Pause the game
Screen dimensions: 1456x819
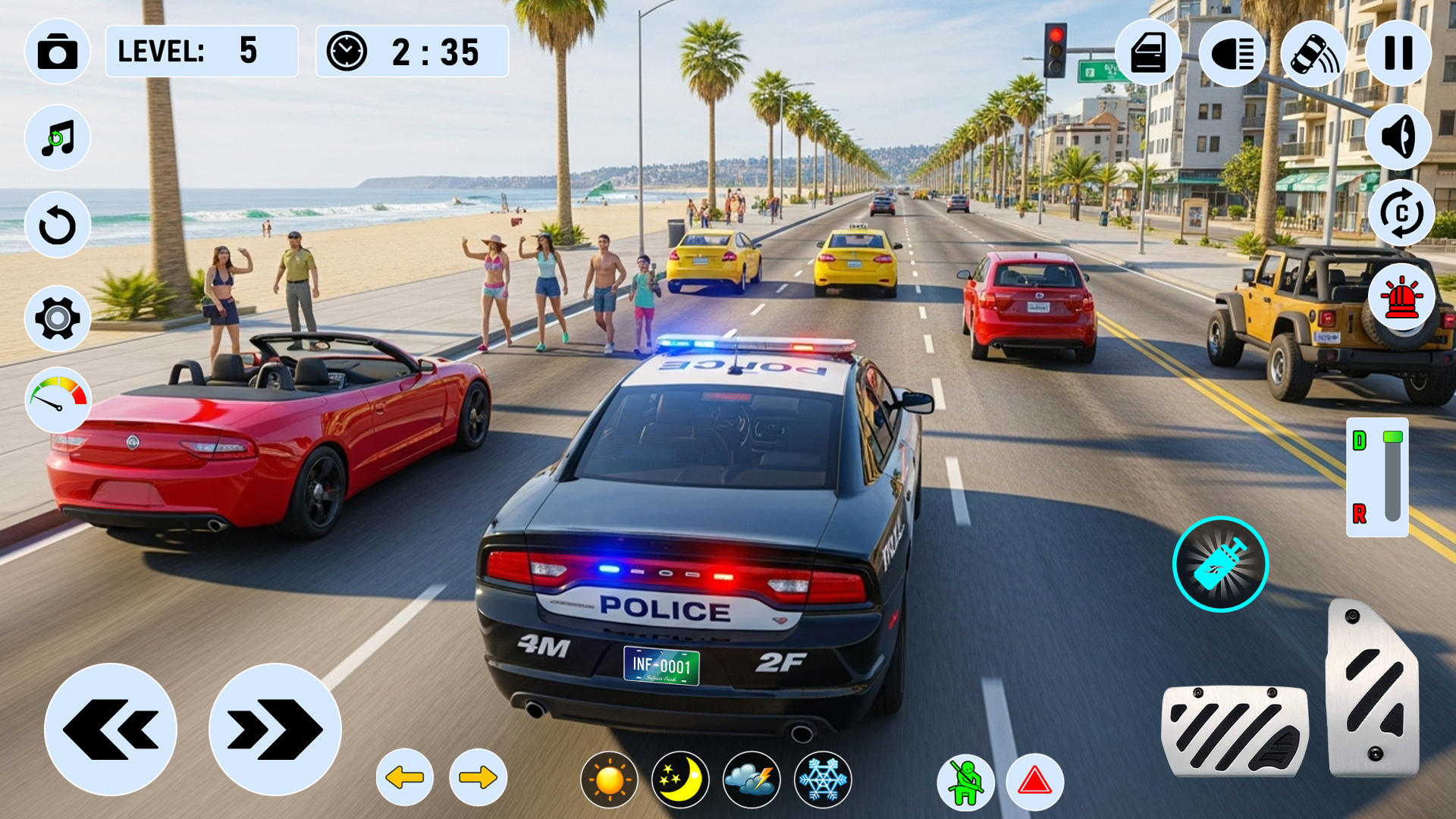(x=1398, y=53)
